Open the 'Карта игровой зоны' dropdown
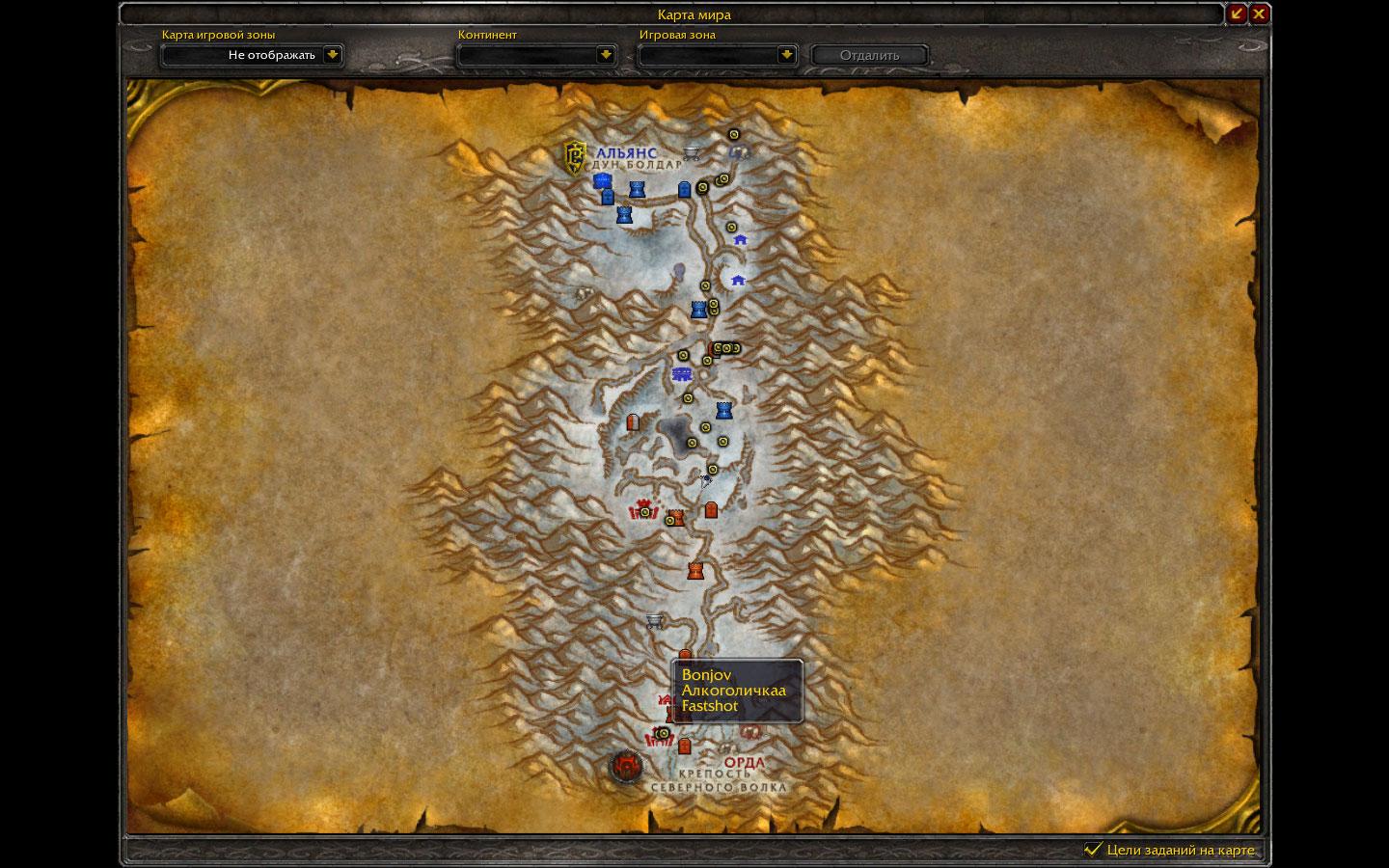Screen dimensions: 1389x868 pos(332,55)
